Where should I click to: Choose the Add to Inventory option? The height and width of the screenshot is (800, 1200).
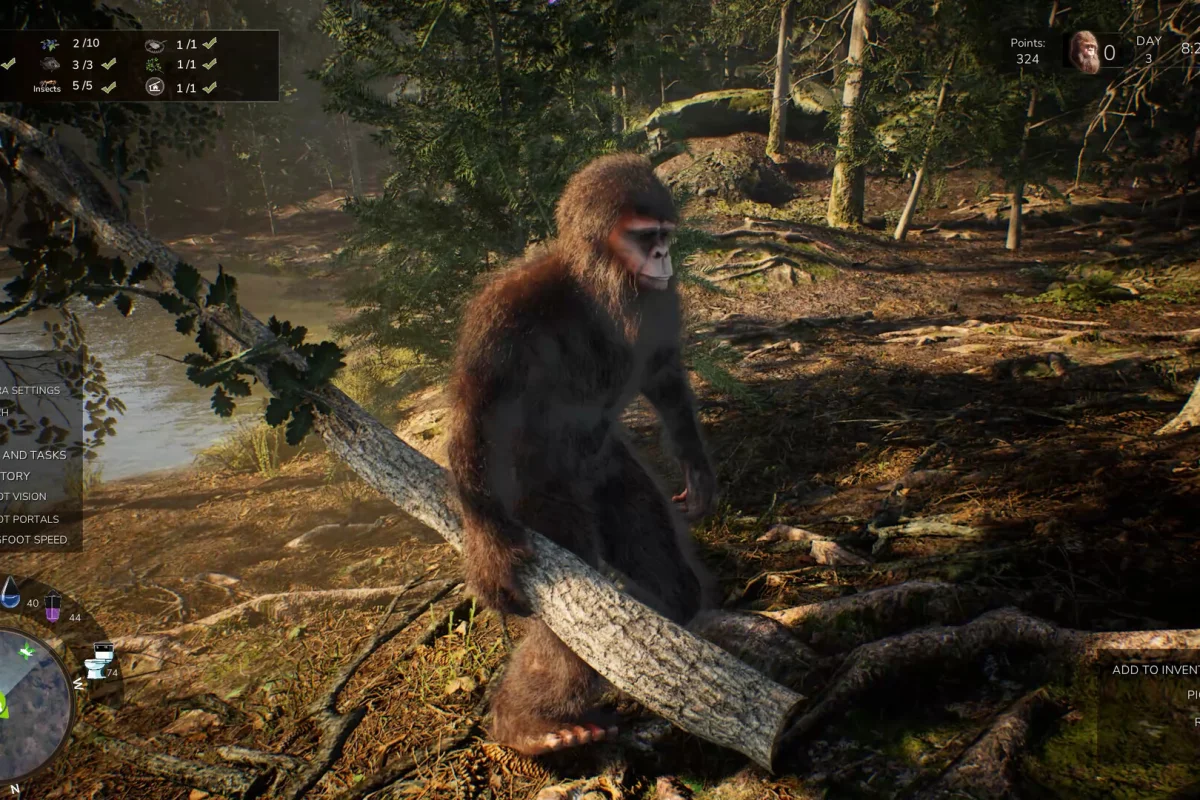point(1156,670)
